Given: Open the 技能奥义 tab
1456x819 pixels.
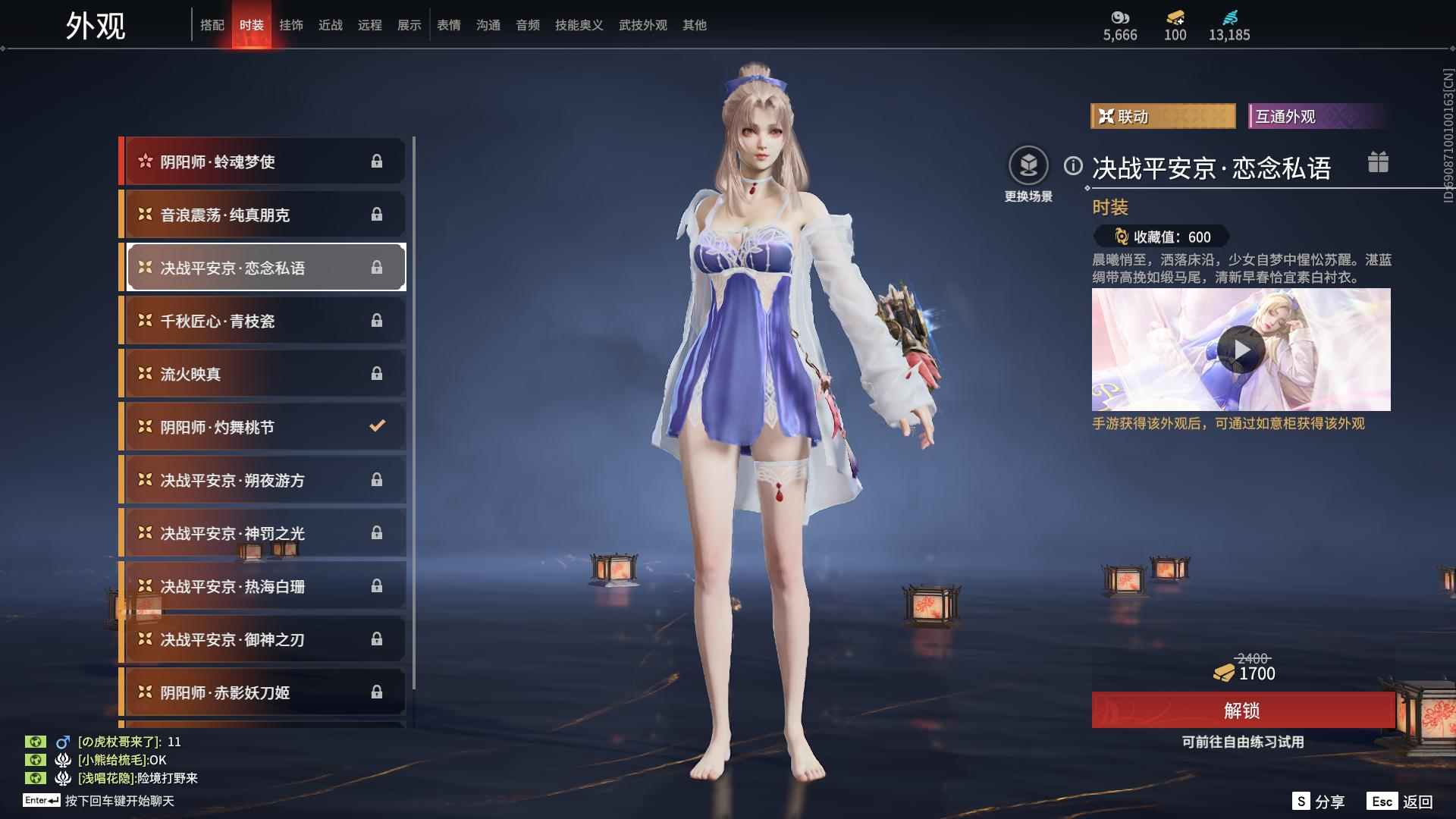Looking at the screenshot, I should (x=579, y=25).
